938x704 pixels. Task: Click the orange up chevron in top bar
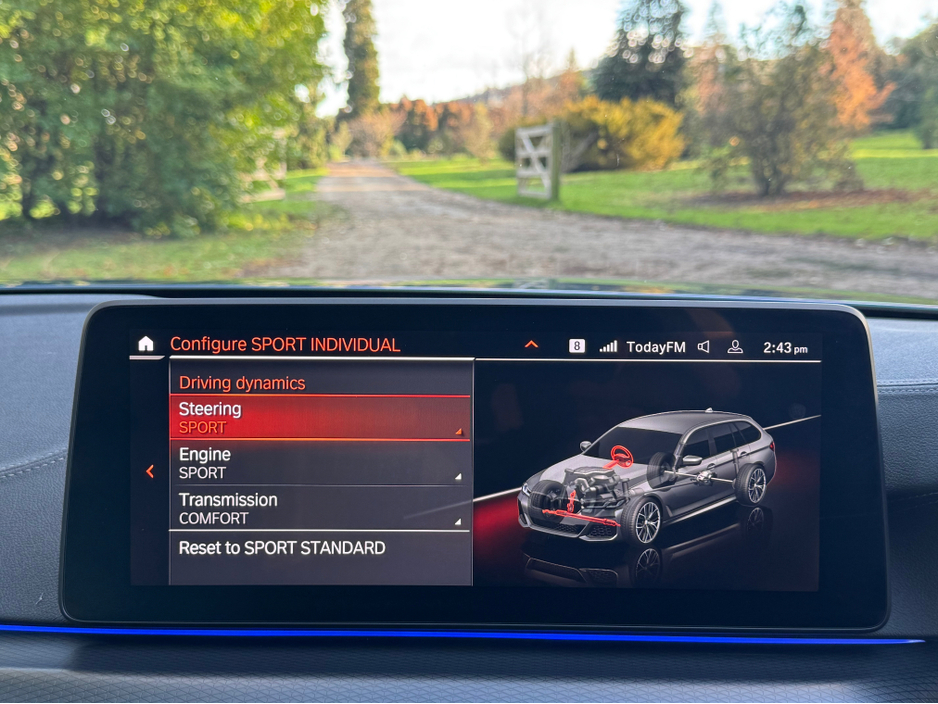[x=531, y=345]
